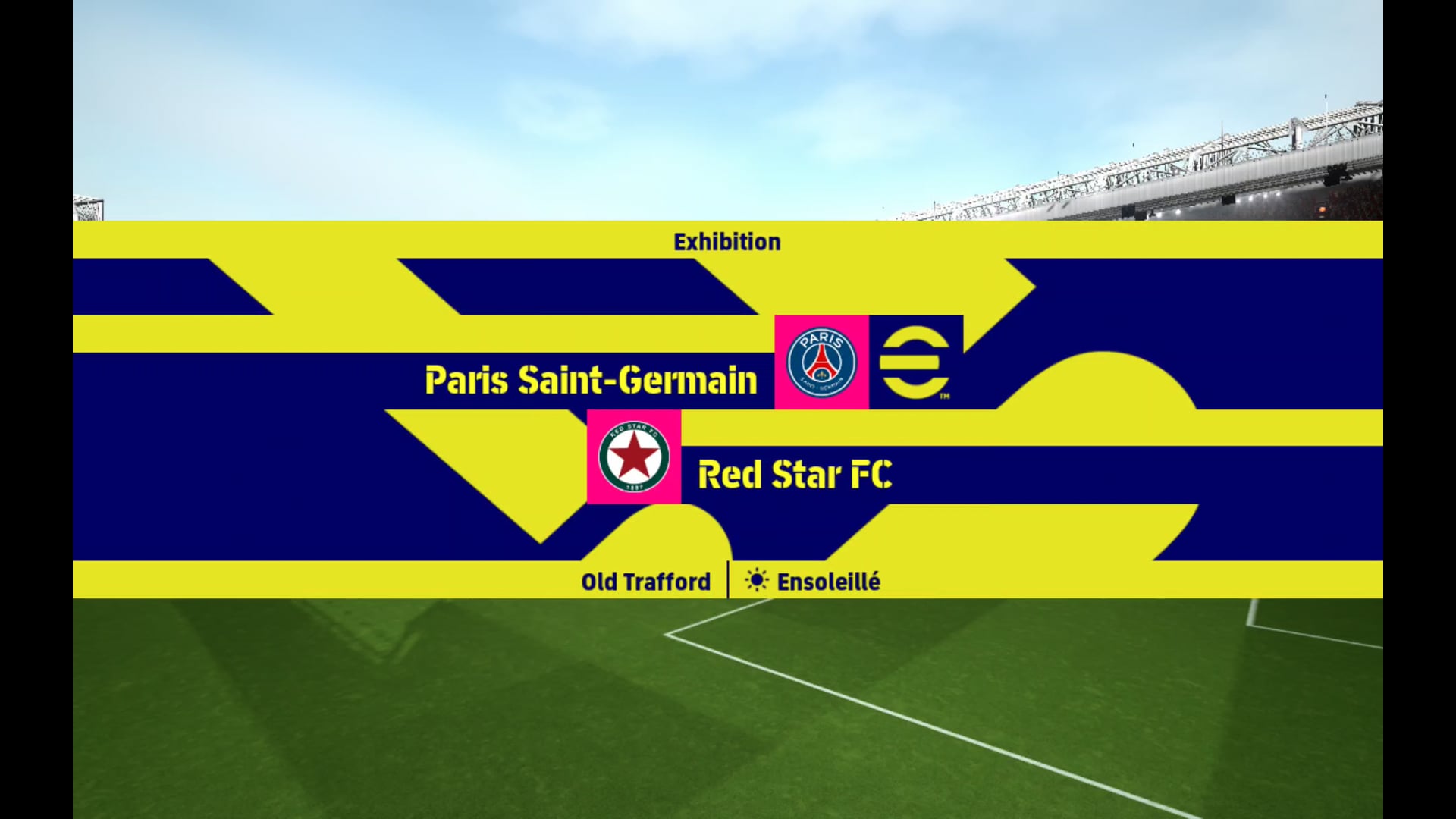Click the divider bar between Old Trafford and Ensoleillé

(728, 581)
